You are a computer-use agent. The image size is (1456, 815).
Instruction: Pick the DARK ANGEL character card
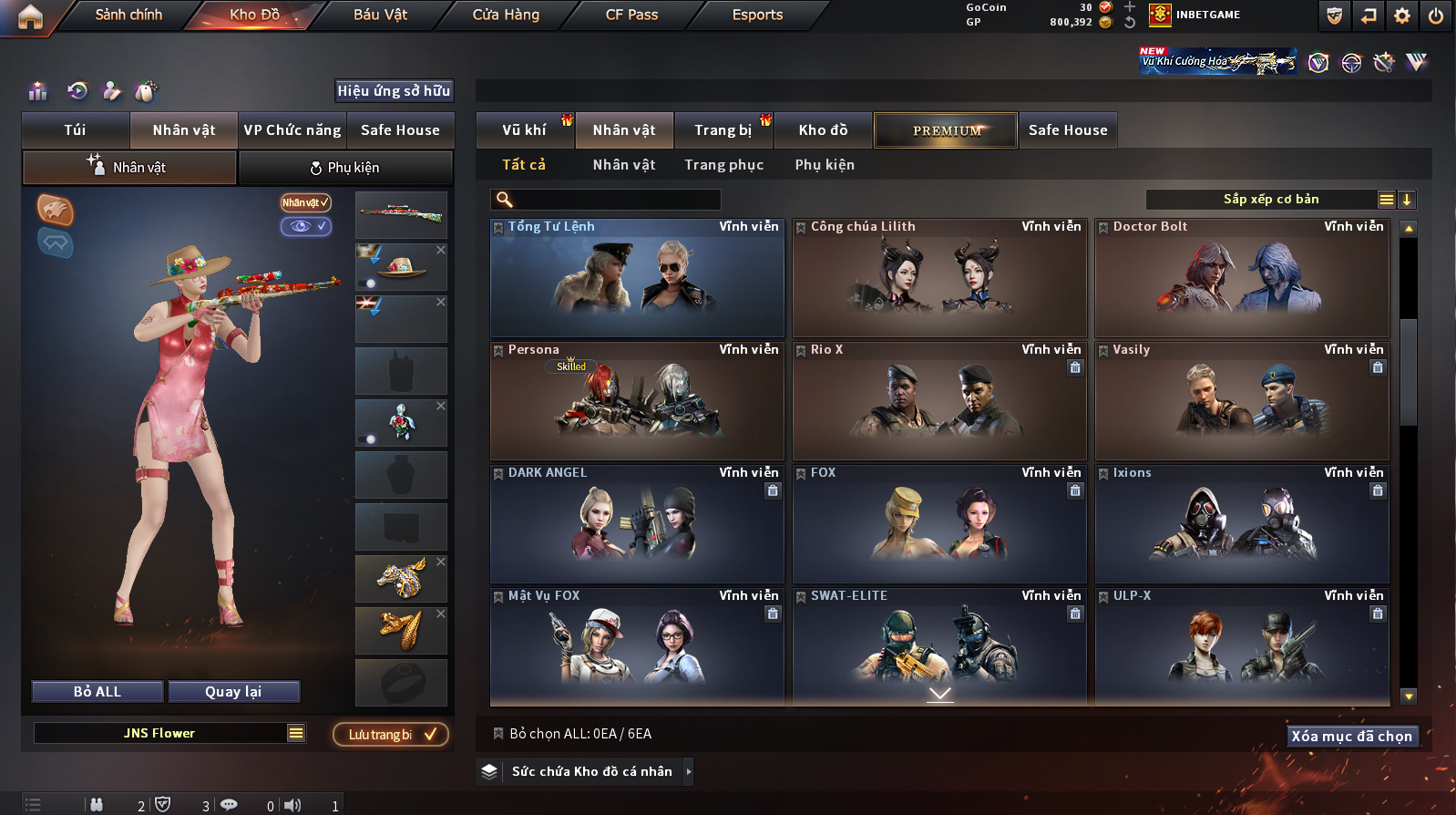(637, 524)
